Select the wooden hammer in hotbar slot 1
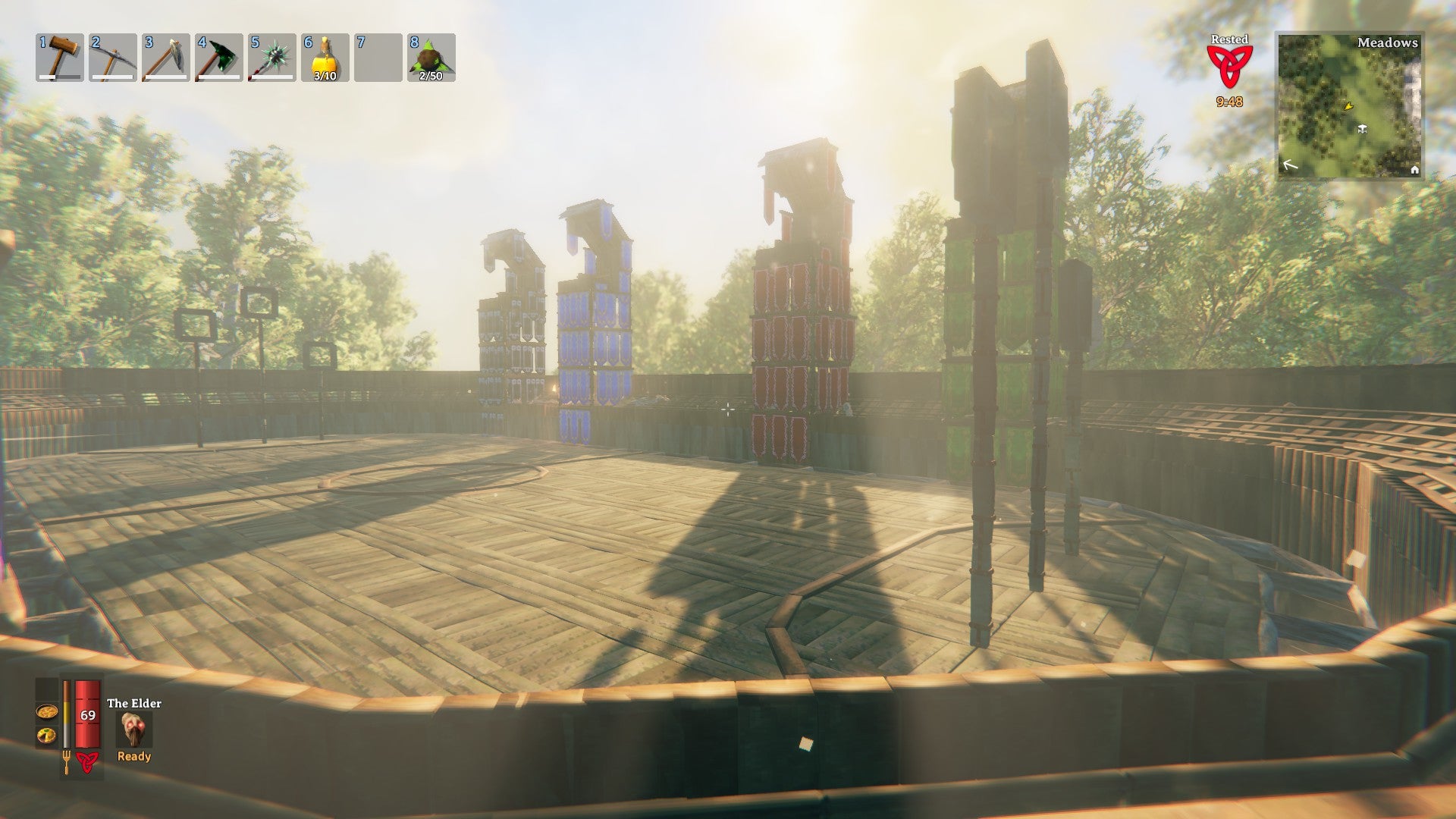Image resolution: width=1456 pixels, height=819 pixels. pos(60,58)
